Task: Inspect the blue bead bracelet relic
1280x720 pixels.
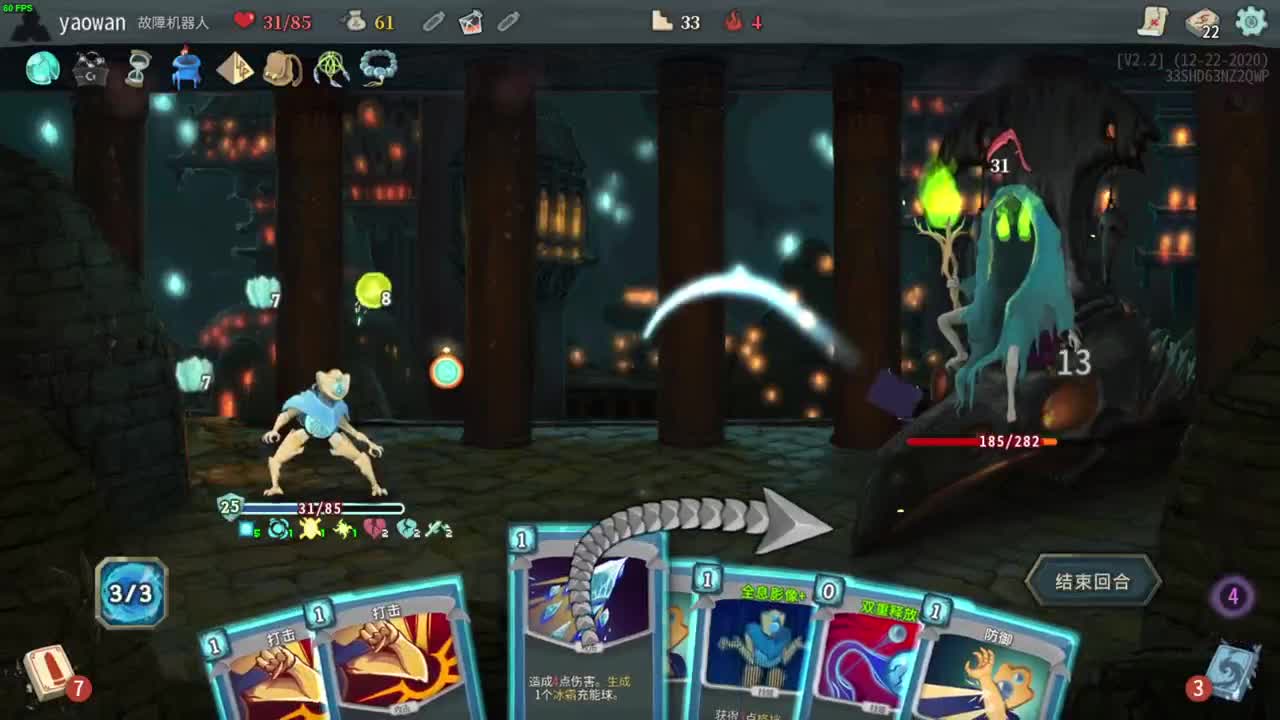Action: coord(379,68)
